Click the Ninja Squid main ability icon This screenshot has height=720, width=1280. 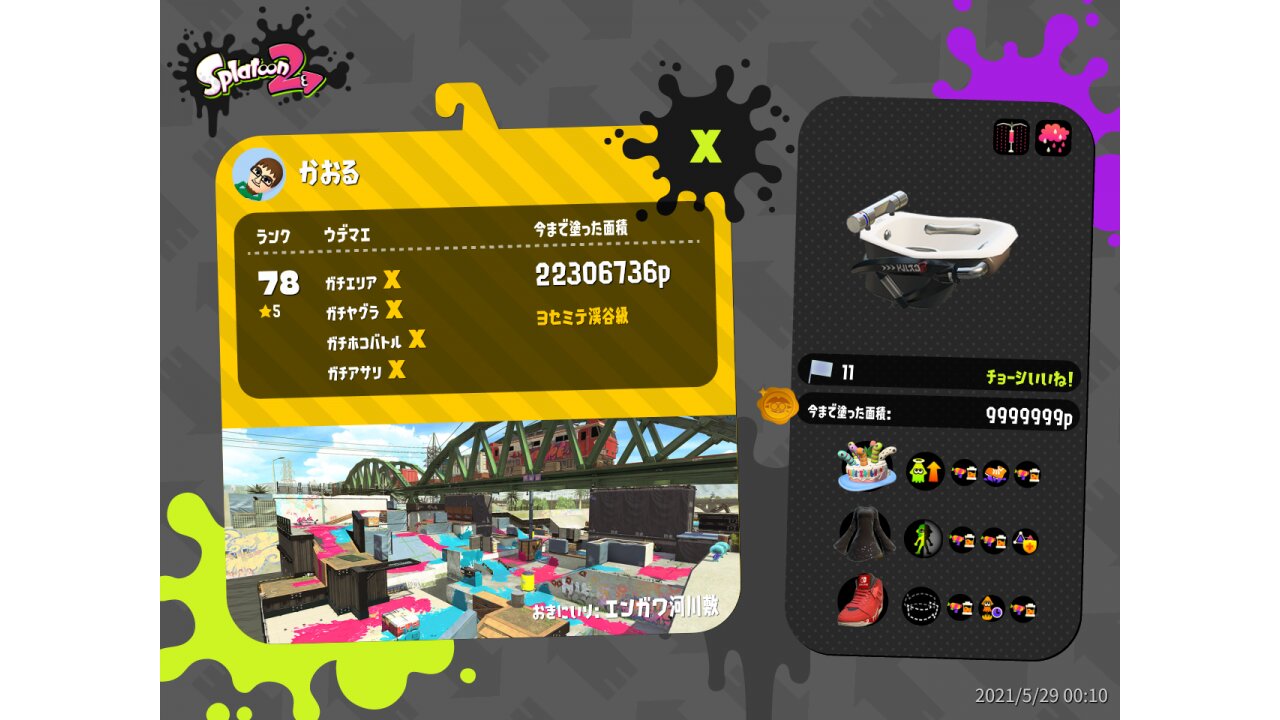coord(923,539)
